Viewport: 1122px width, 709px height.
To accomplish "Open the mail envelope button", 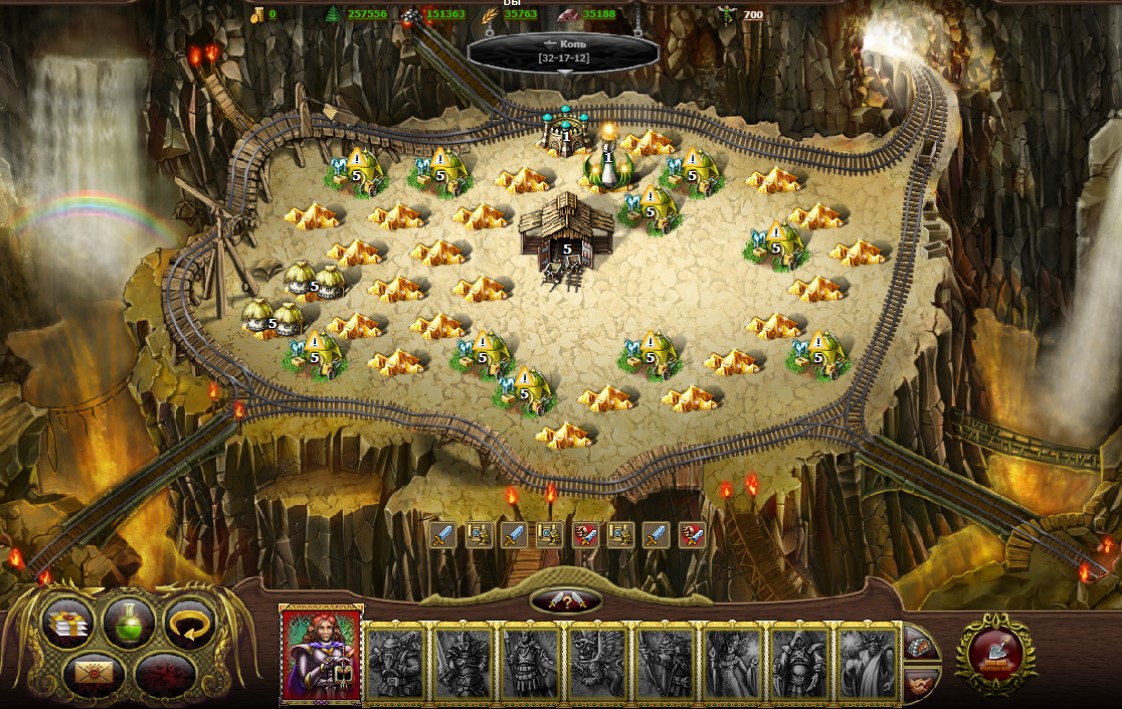I will click(x=93, y=672).
